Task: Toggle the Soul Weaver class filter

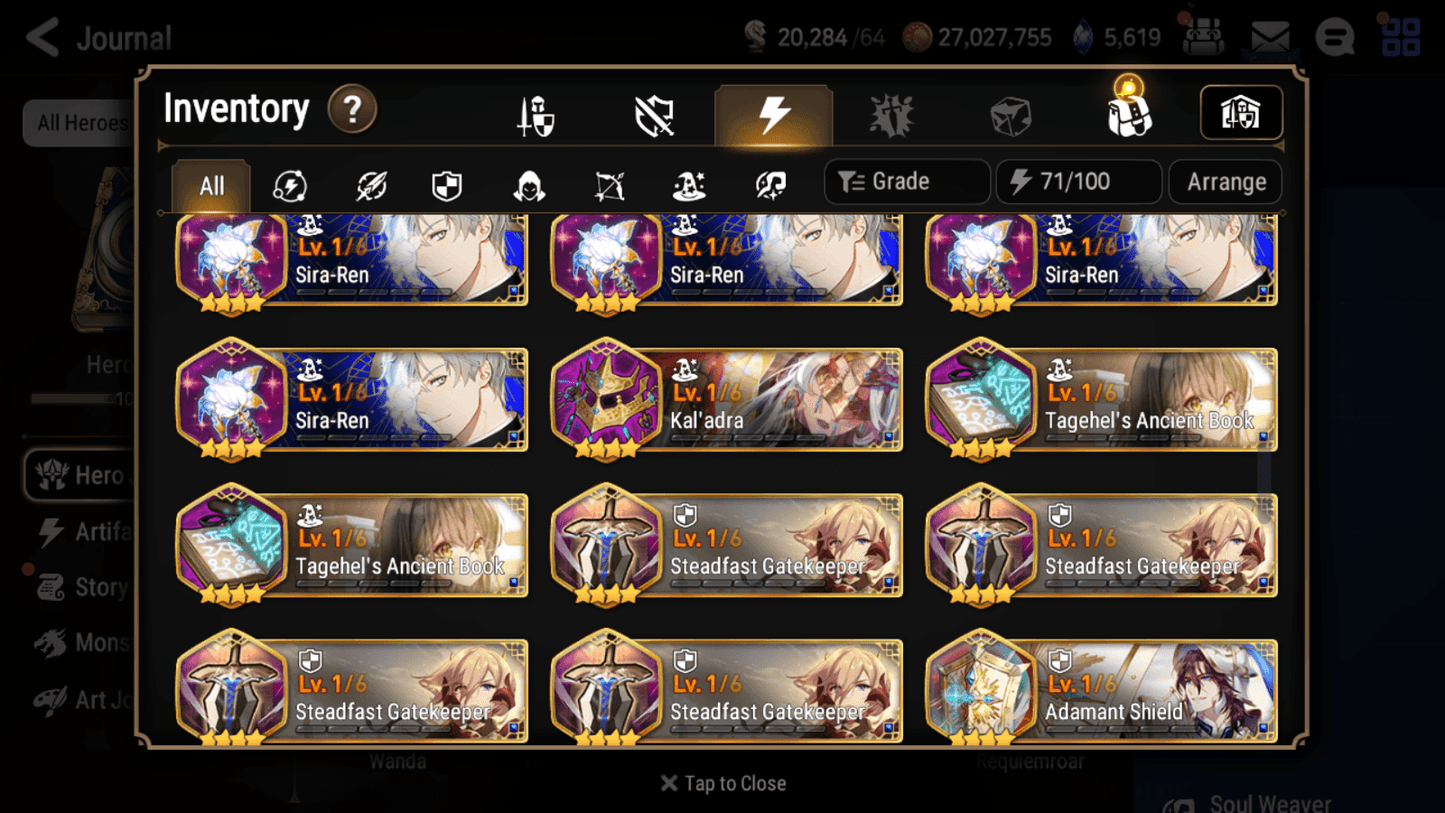Action: coord(768,182)
